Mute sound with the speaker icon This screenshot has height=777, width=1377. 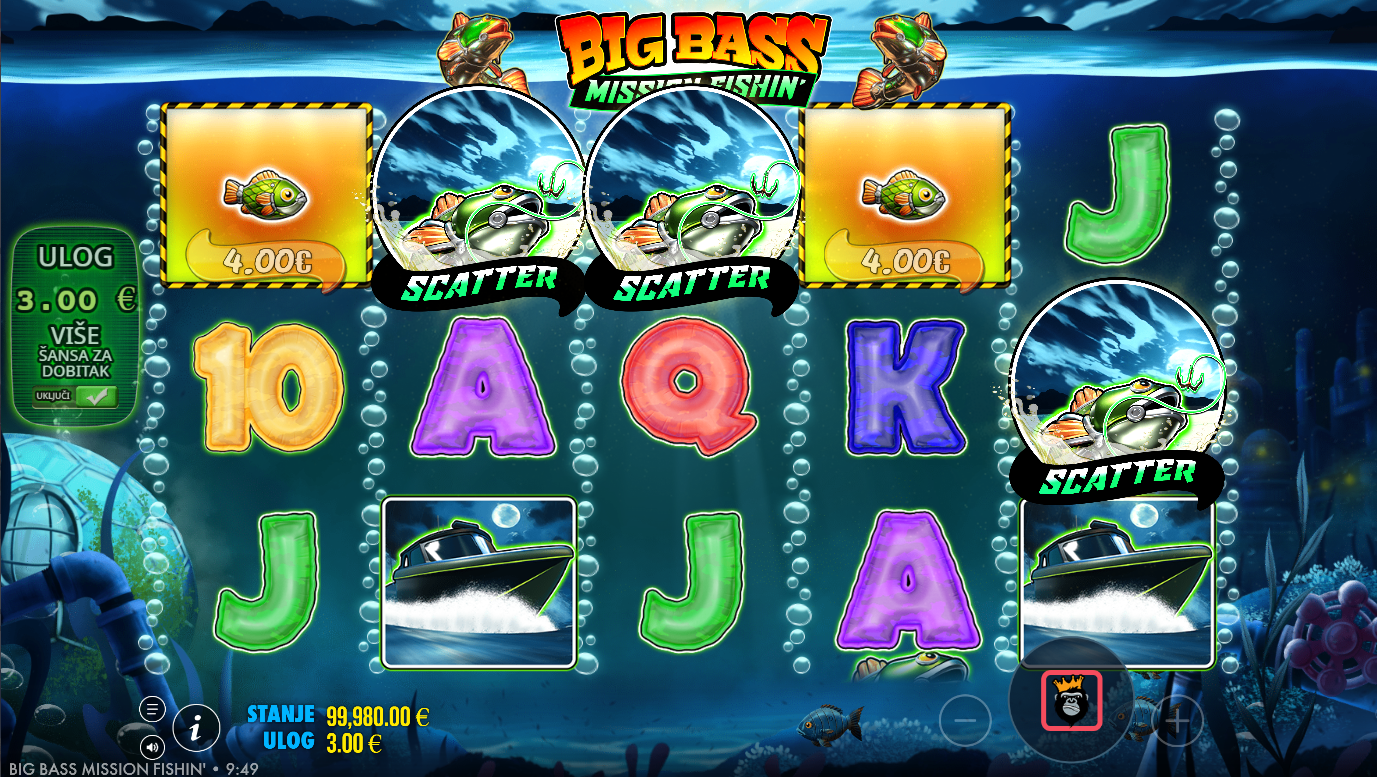pyautogui.click(x=152, y=745)
